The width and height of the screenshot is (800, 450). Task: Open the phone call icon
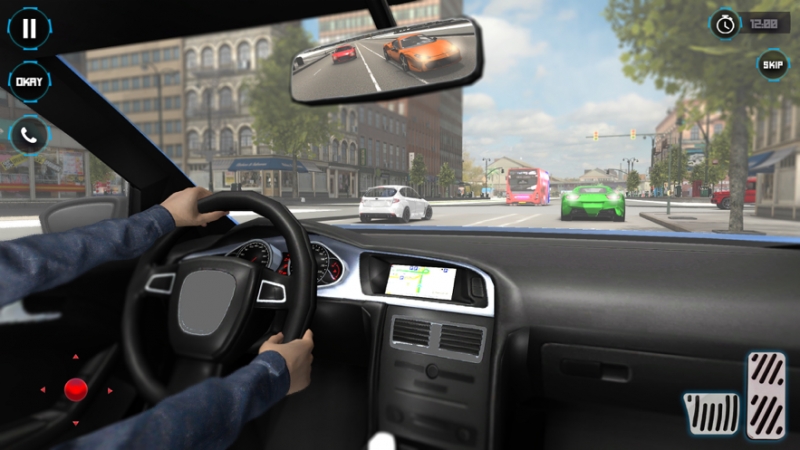click(29, 135)
